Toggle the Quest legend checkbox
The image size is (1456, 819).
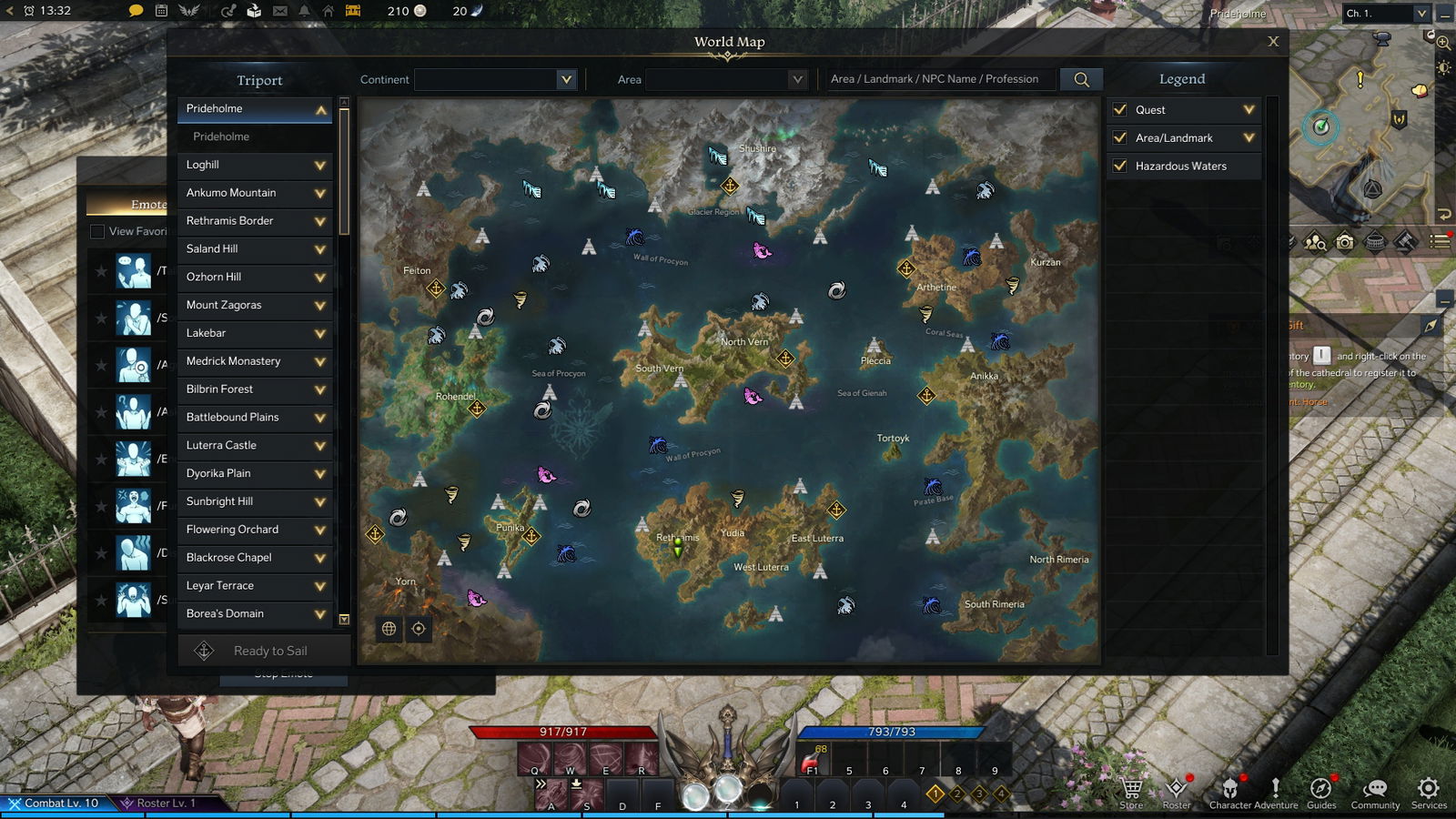(1120, 109)
